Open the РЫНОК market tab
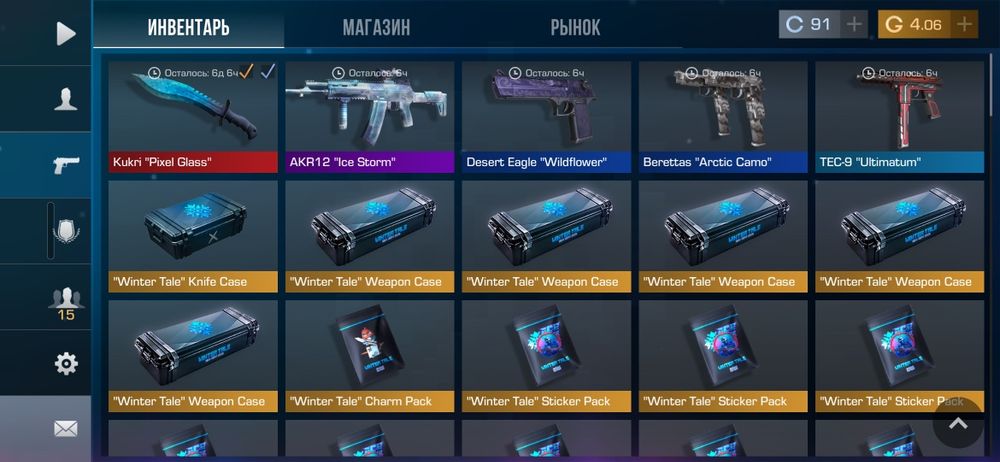The height and width of the screenshot is (462, 1000). [575, 27]
